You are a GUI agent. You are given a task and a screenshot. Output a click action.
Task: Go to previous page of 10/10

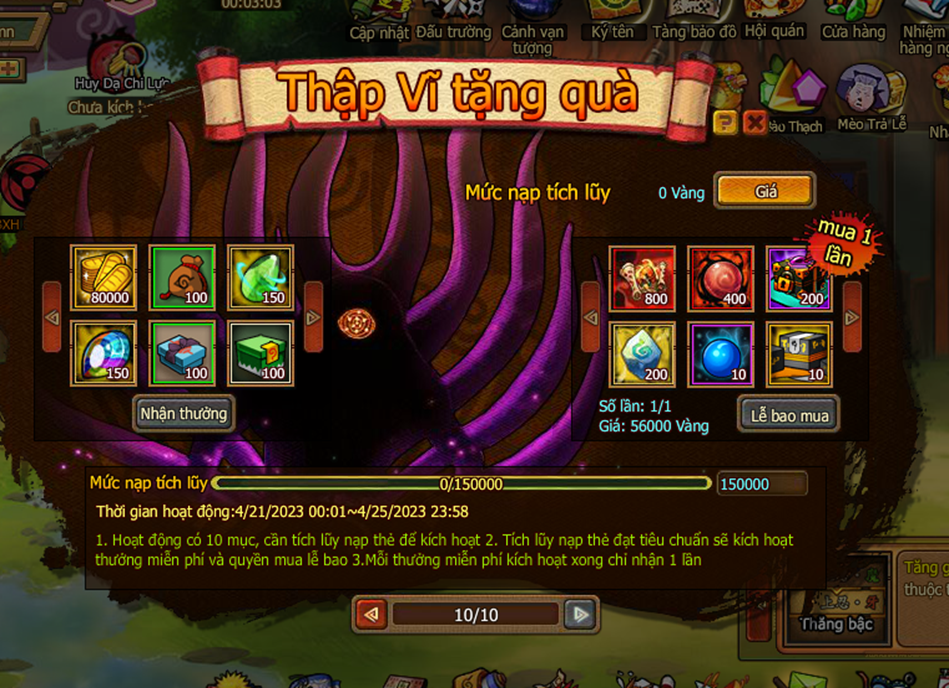pos(372,614)
